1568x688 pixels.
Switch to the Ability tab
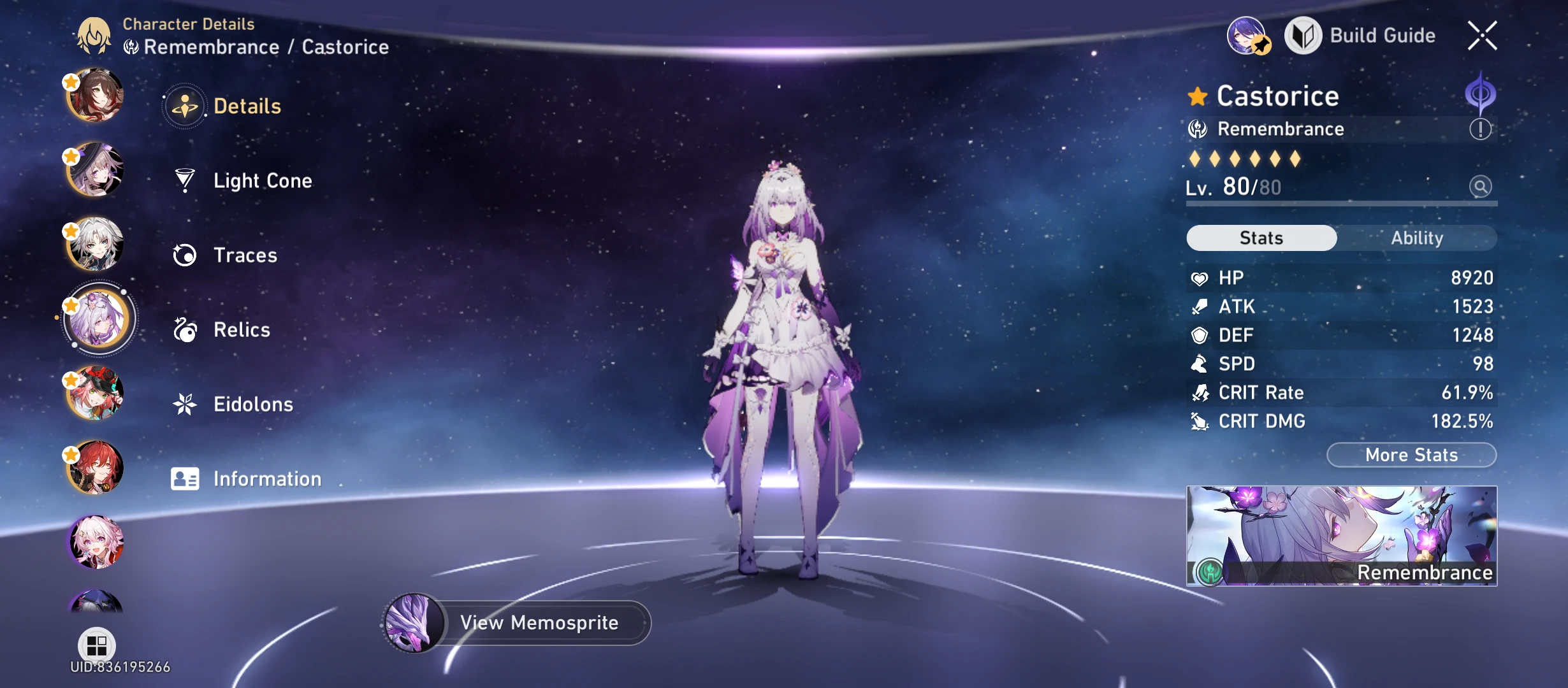pos(1418,238)
